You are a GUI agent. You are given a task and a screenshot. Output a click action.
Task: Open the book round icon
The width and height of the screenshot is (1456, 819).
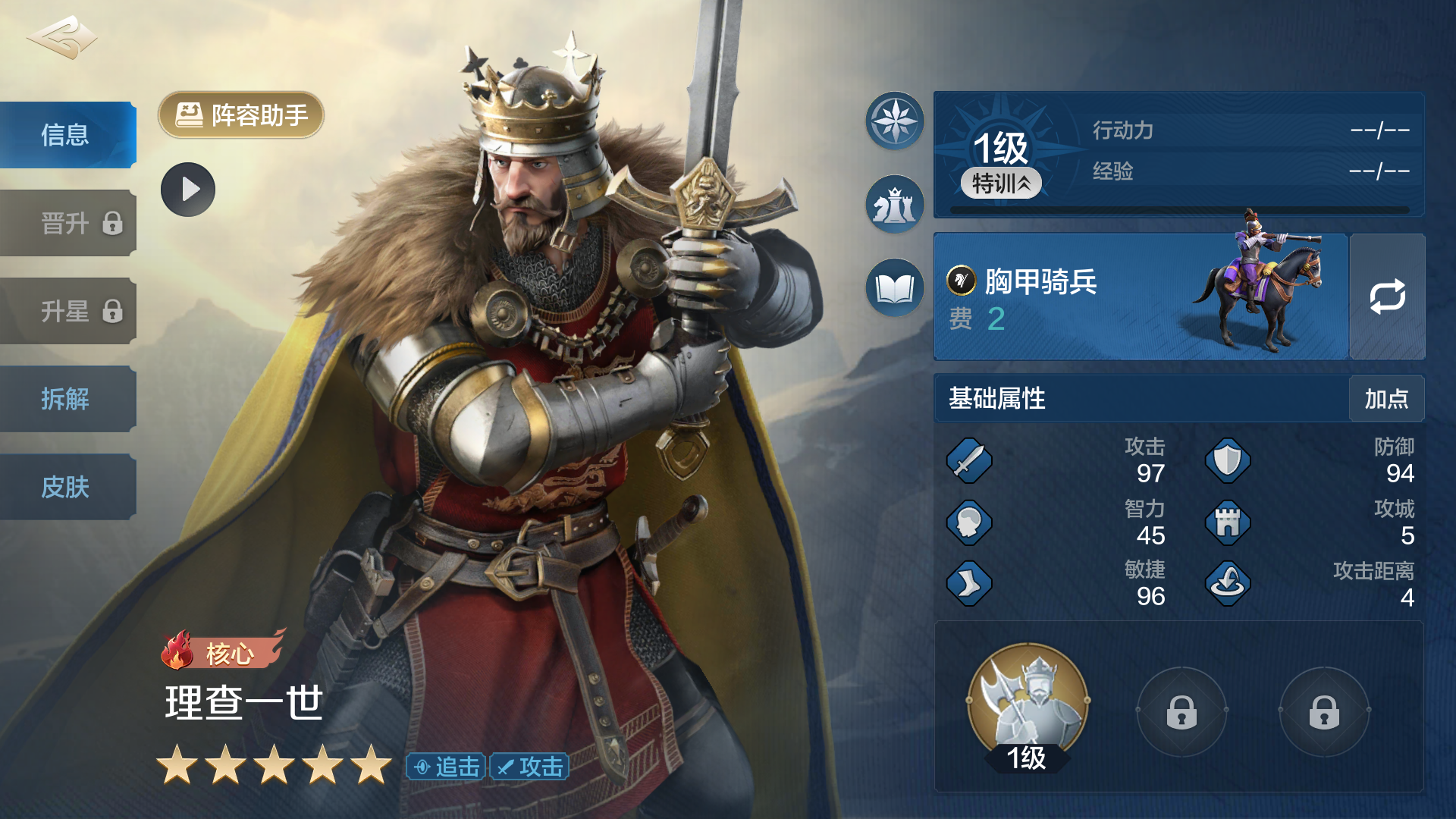[895, 288]
